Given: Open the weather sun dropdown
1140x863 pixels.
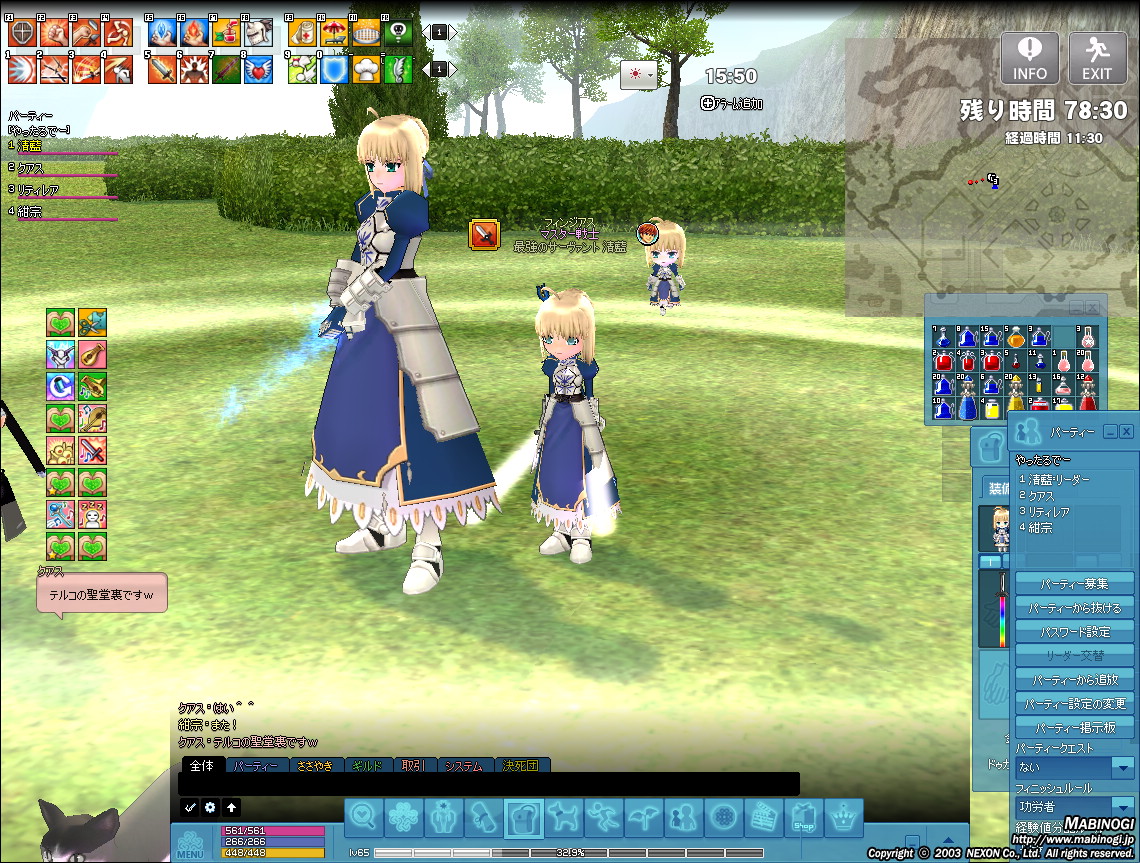Looking at the screenshot, I should pos(638,75).
